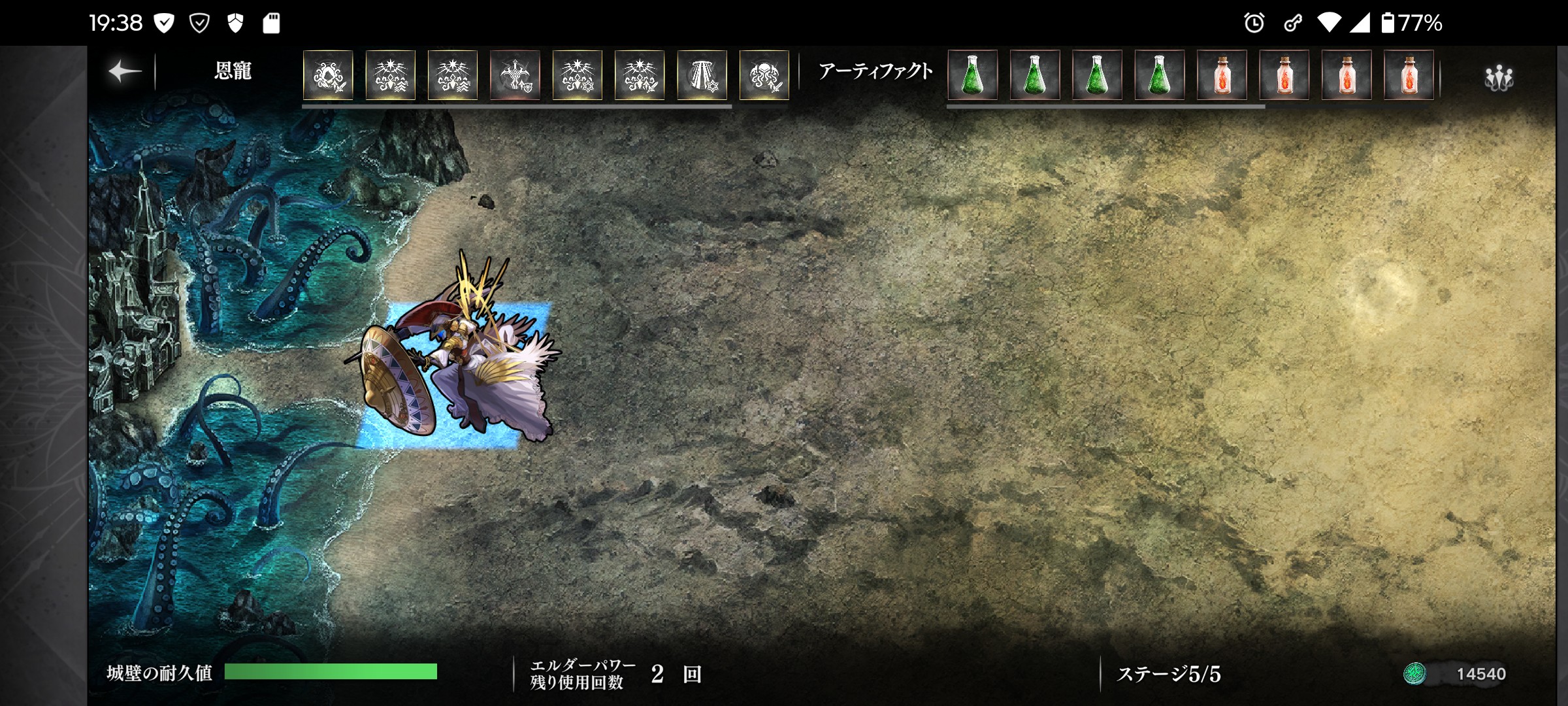Tap the back arrow button

pos(124,72)
